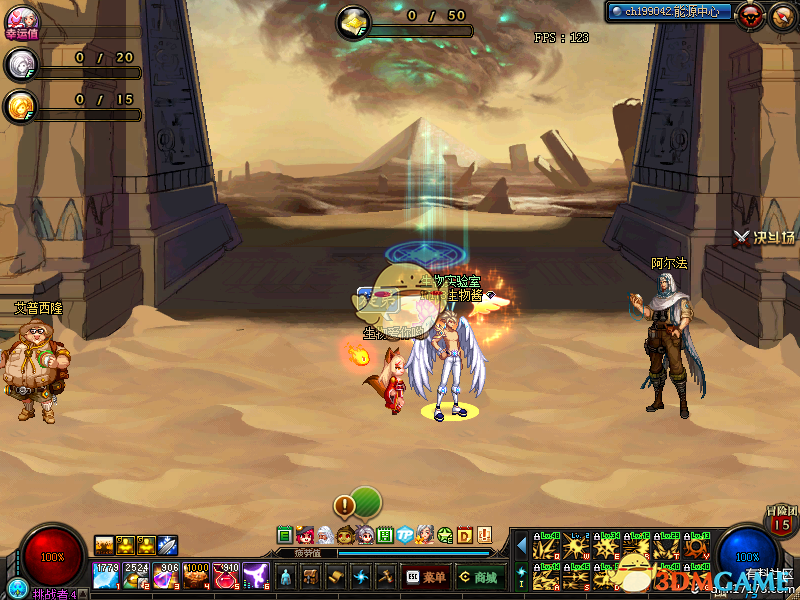Toggle the skill bar left arrow
800x600 pixels.
pyautogui.click(x=520, y=545)
